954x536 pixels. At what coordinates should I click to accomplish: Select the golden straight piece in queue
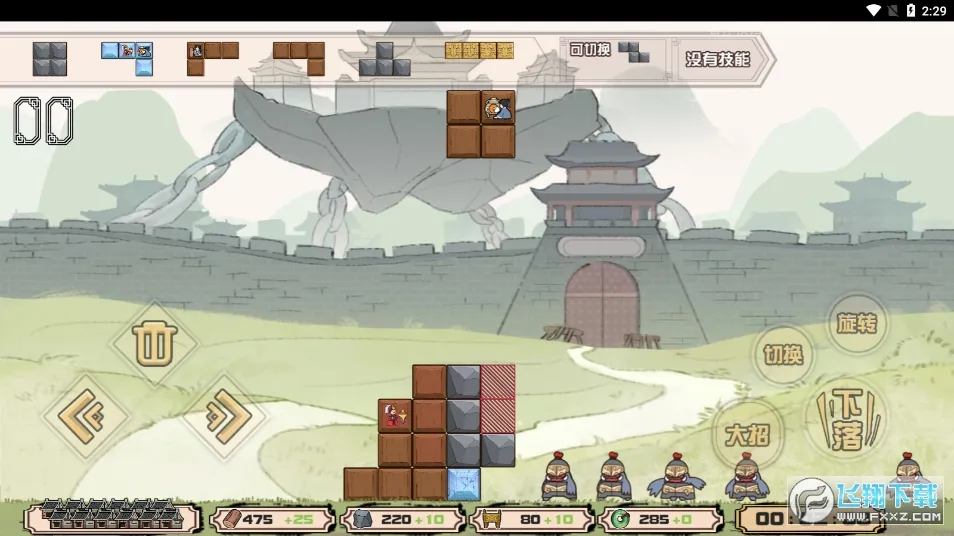click(479, 50)
